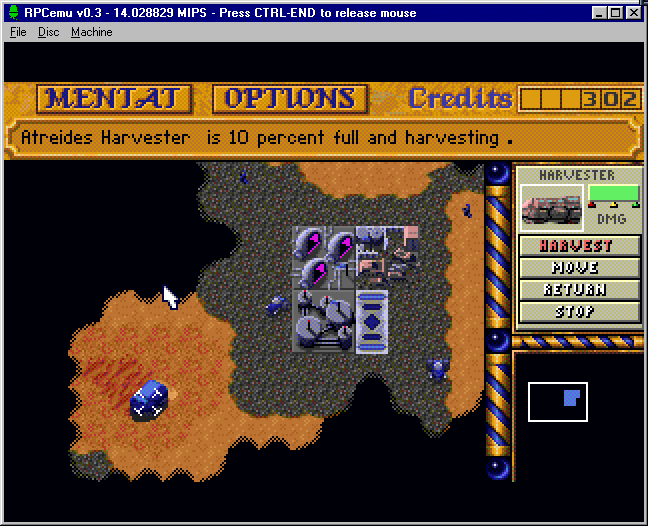The width and height of the screenshot is (648, 526).
Task: Order the harvester to Harvest
Action: pyautogui.click(x=579, y=246)
